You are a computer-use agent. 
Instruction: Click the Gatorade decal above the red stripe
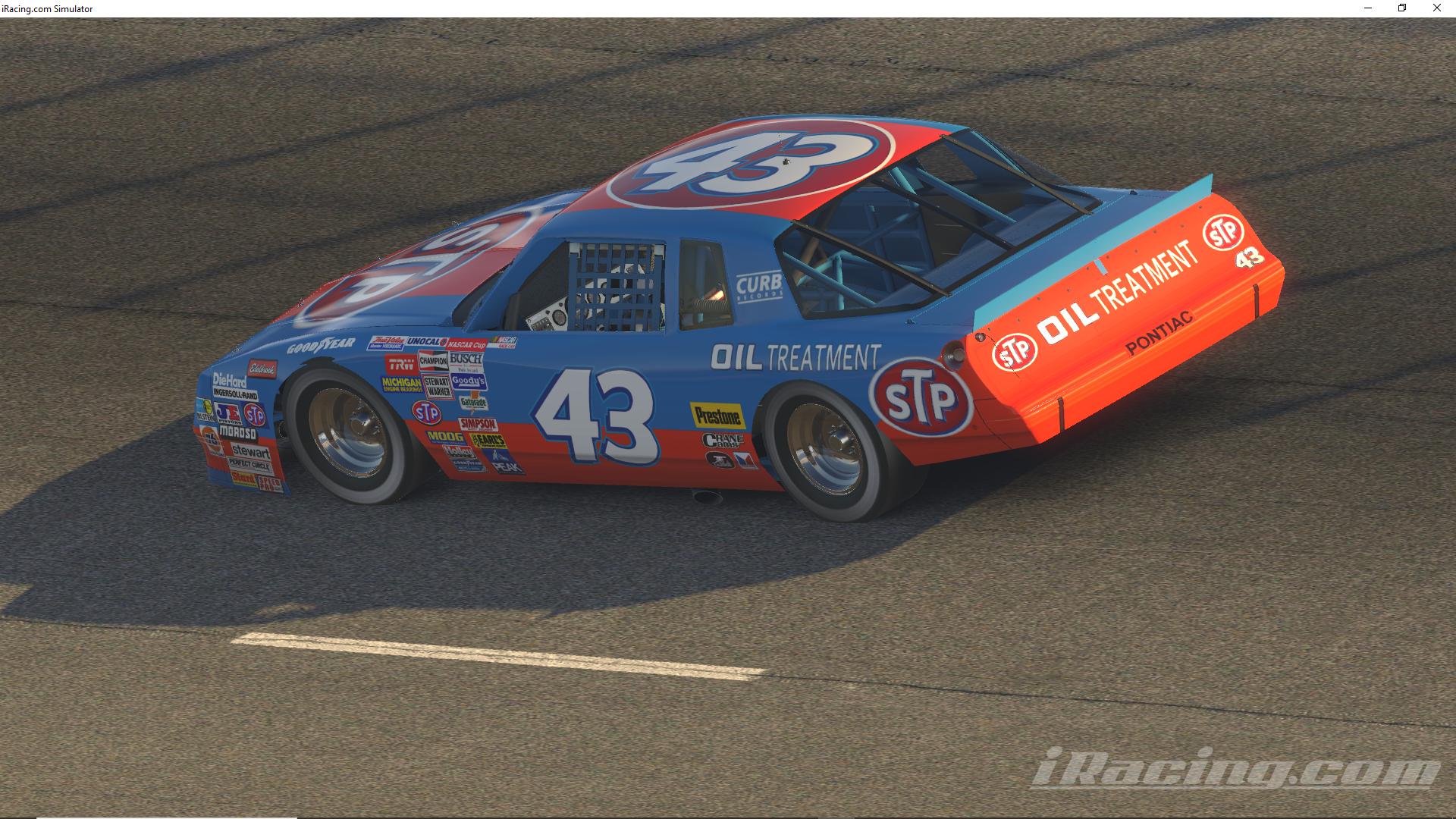coord(473,403)
